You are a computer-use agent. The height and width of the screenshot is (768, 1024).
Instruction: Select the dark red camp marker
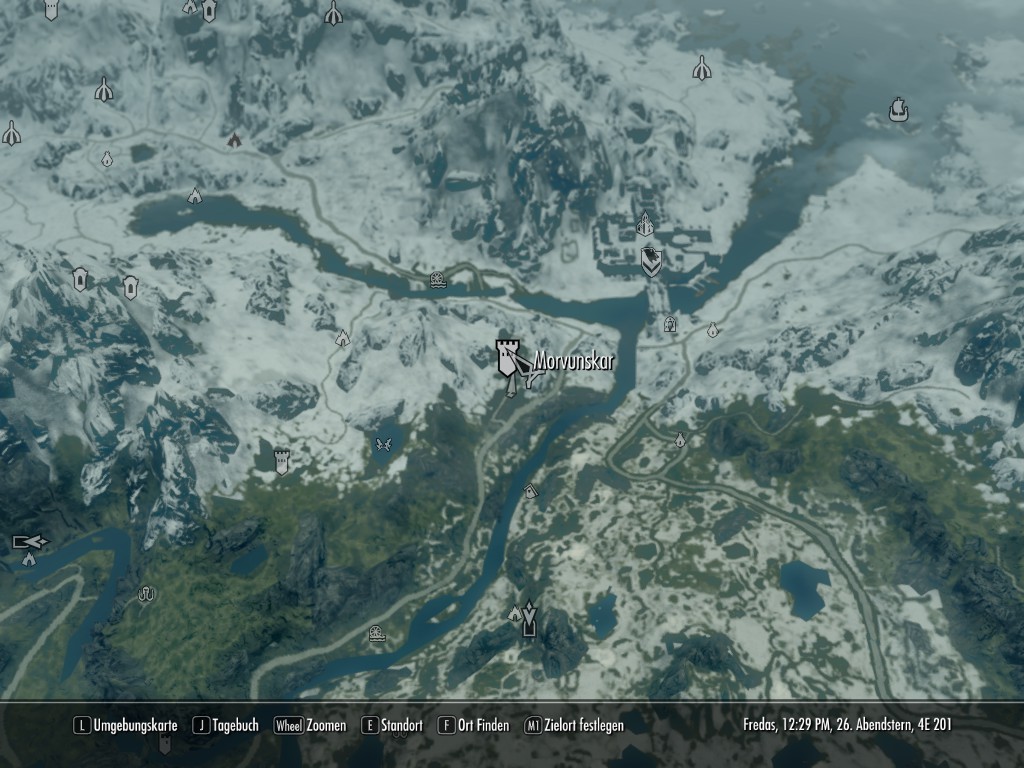click(x=234, y=140)
